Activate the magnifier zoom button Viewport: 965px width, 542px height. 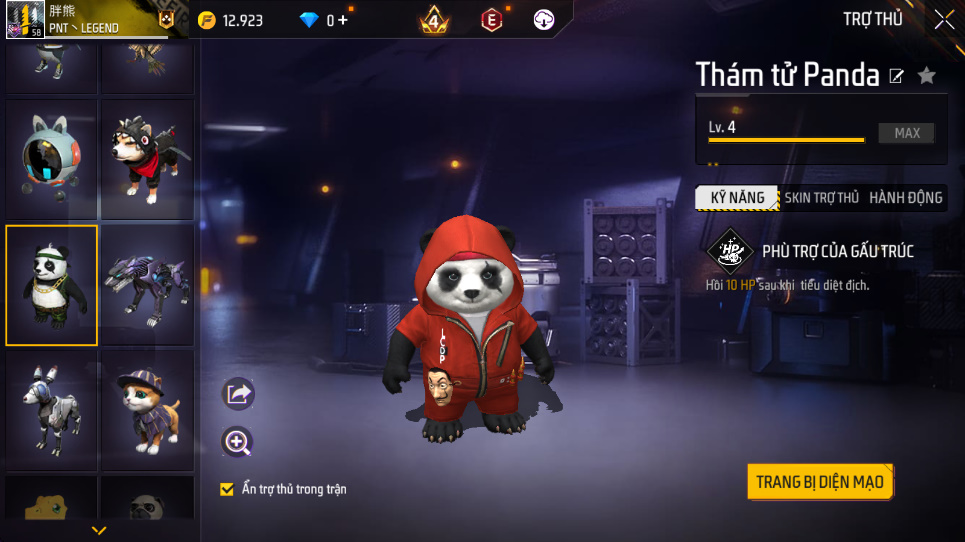tap(238, 442)
